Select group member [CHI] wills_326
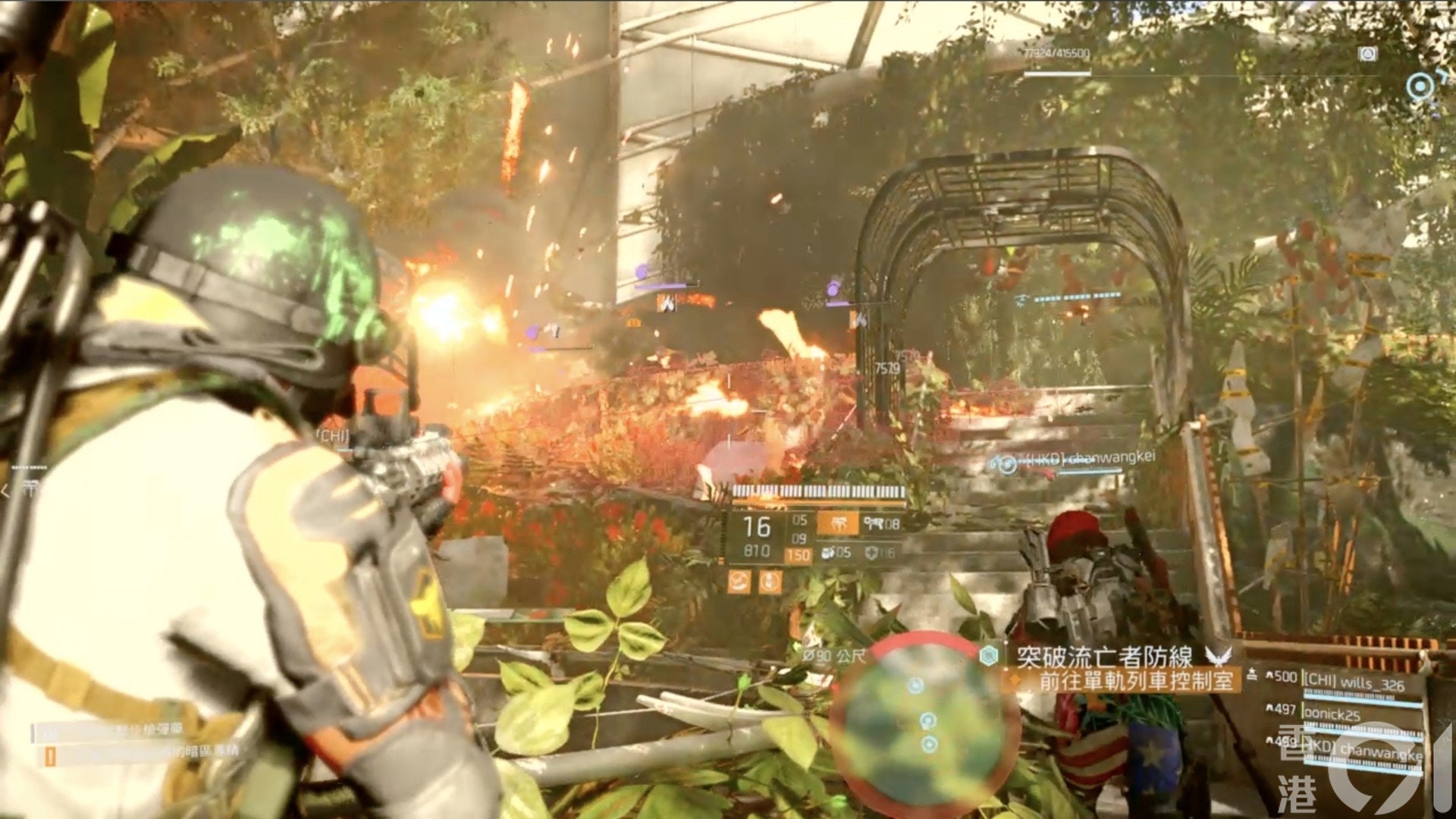This screenshot has height=819, width=1456. pyautogui.click(x=1354, y=684)
